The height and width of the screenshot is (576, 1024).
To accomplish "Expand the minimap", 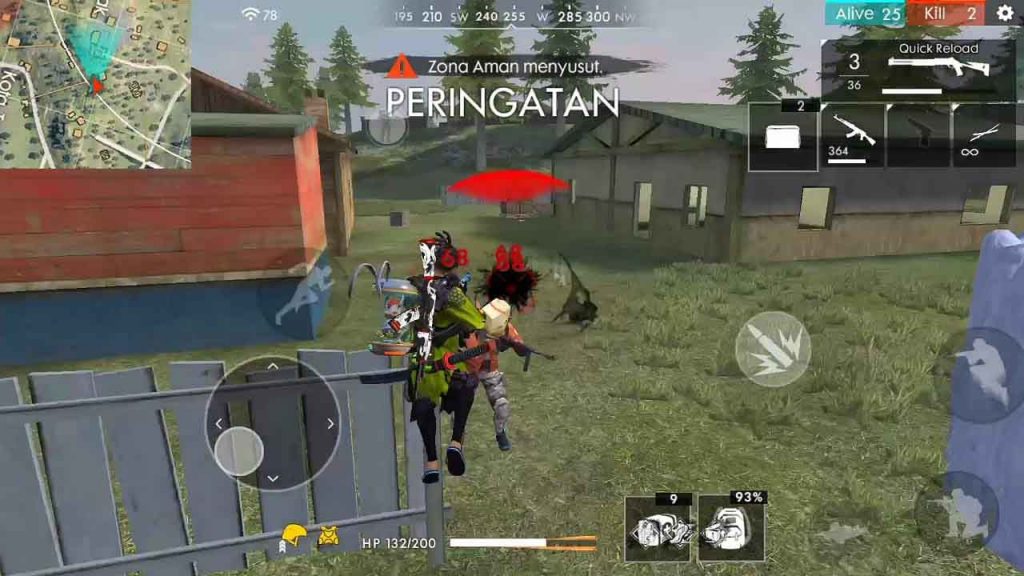I will coord(95,83).
